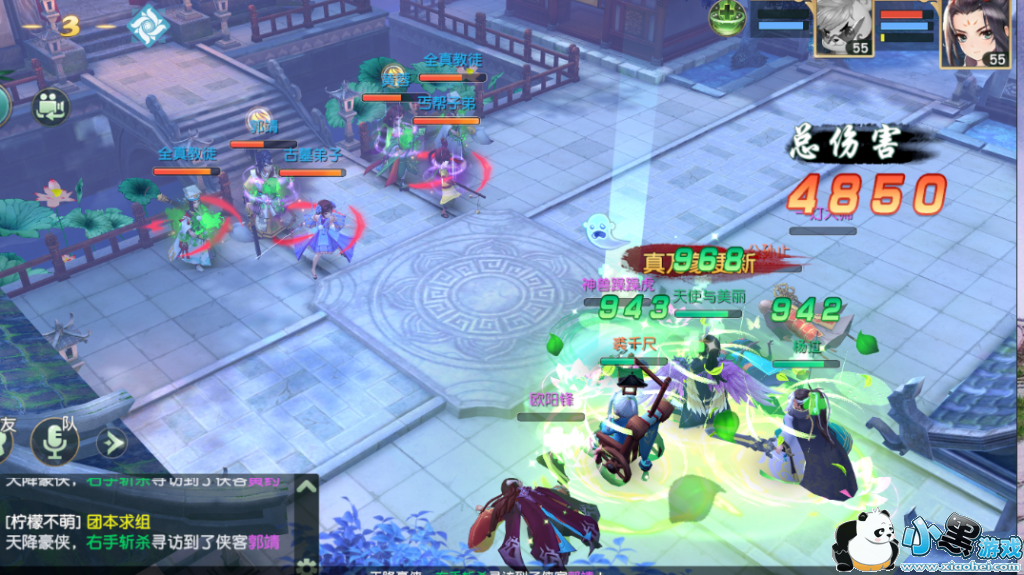Activate the team voice microphone button
Screen dimensions: 1024x575
(x=55, y=440)
